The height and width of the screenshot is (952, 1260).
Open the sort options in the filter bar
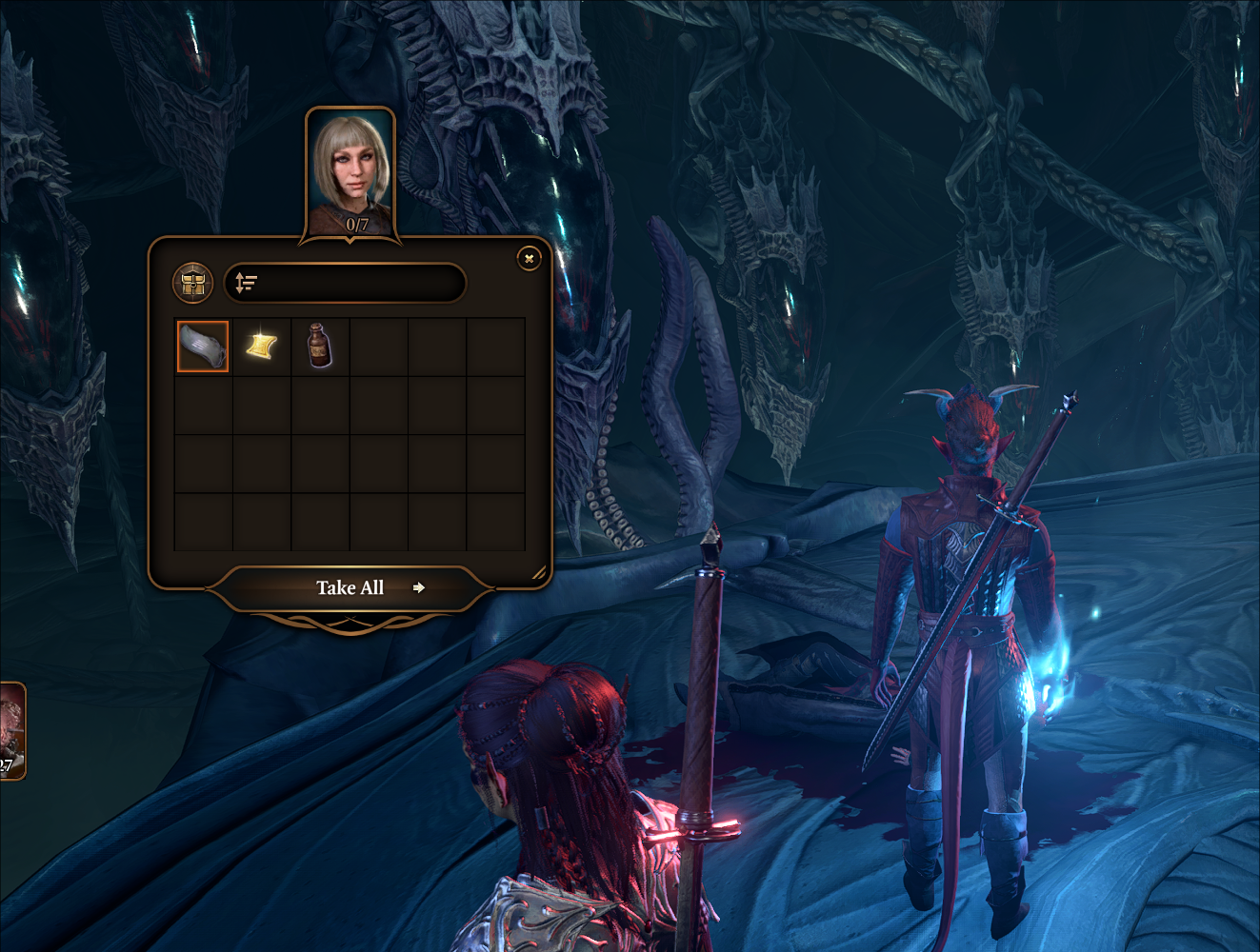pos(247,283)
